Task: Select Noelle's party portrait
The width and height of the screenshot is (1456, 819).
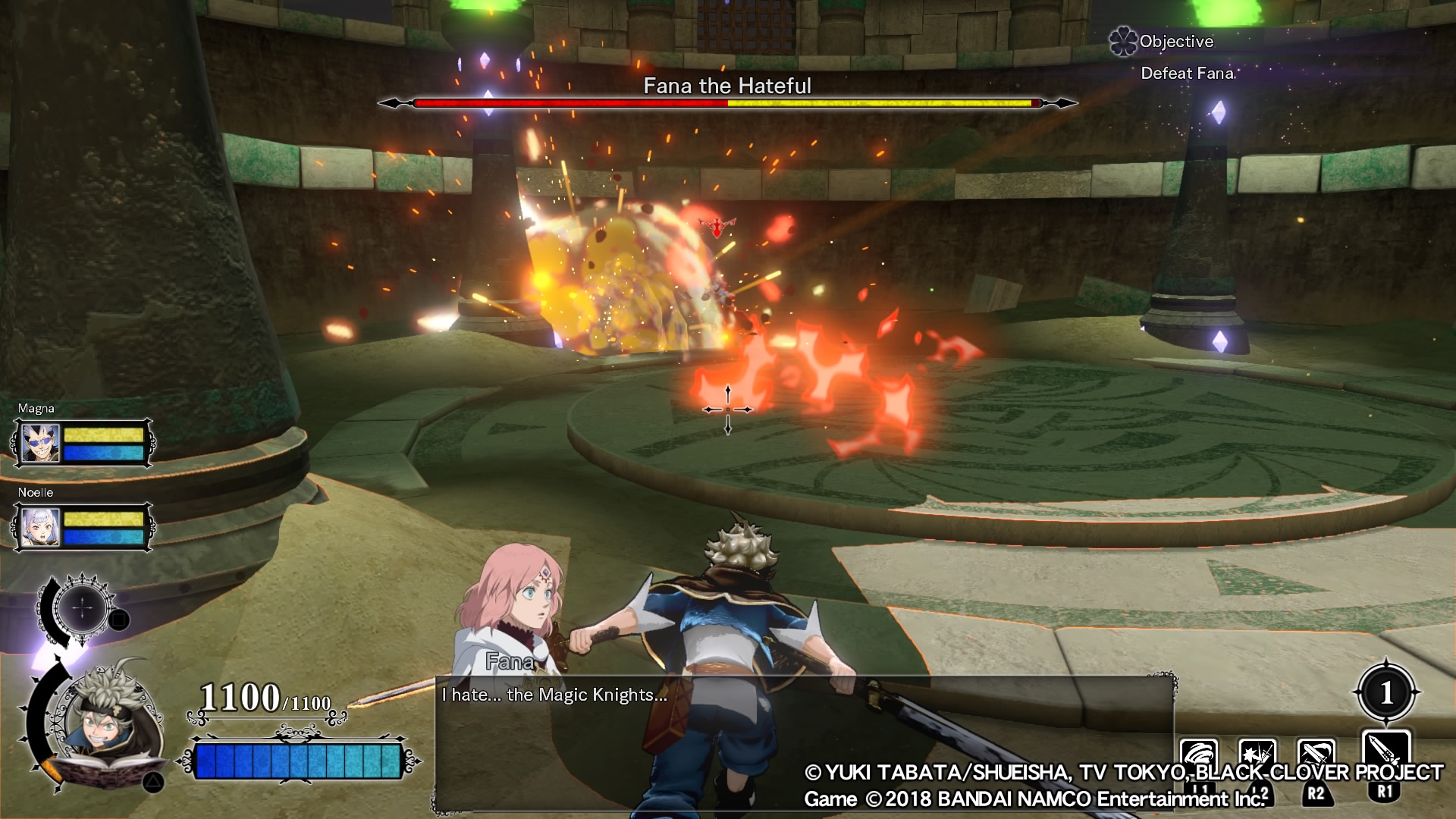Action: click(x=40, y=527)
